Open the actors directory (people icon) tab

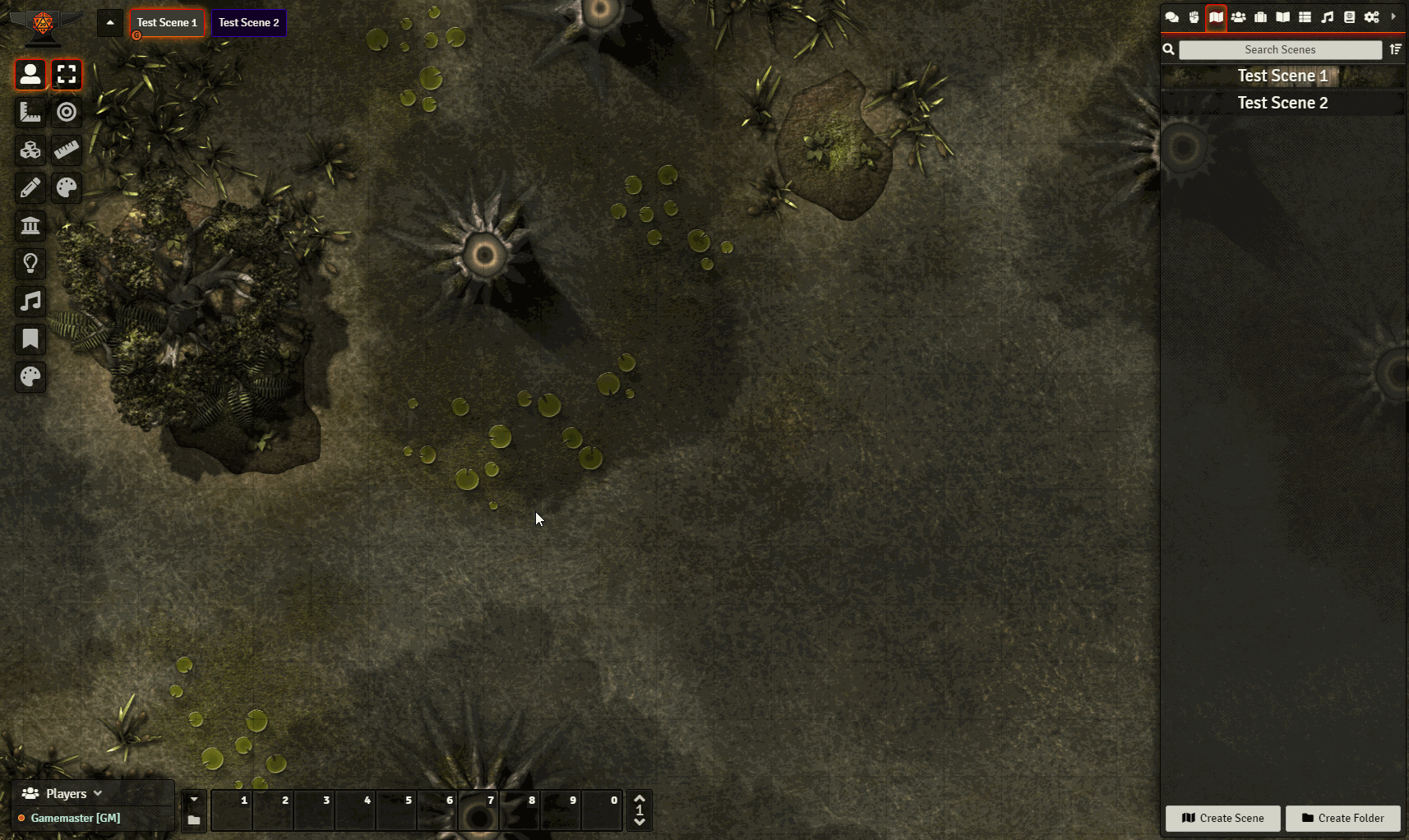pos(1238,17)
